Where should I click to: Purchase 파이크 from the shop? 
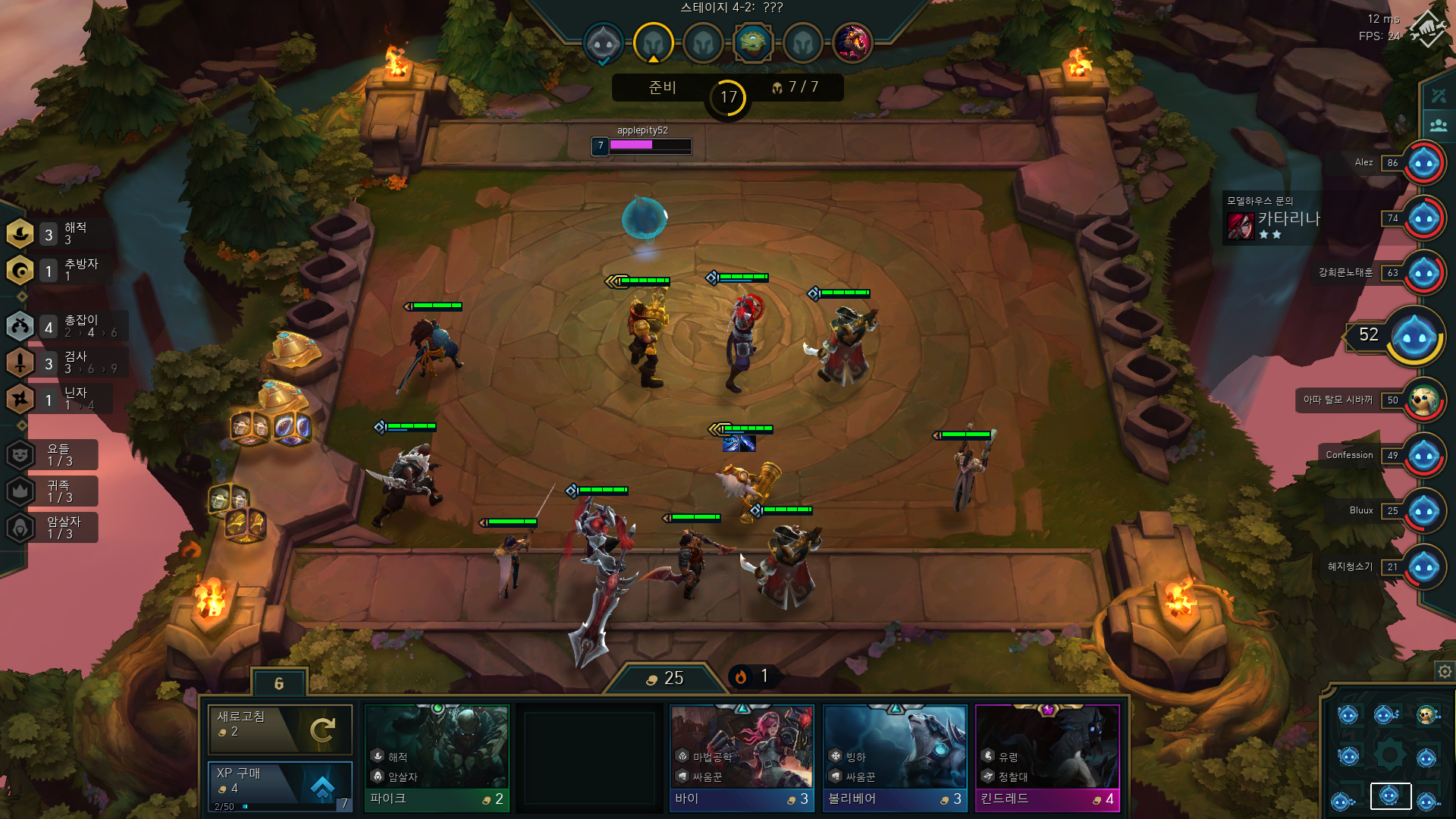click(x=436, y=758)
